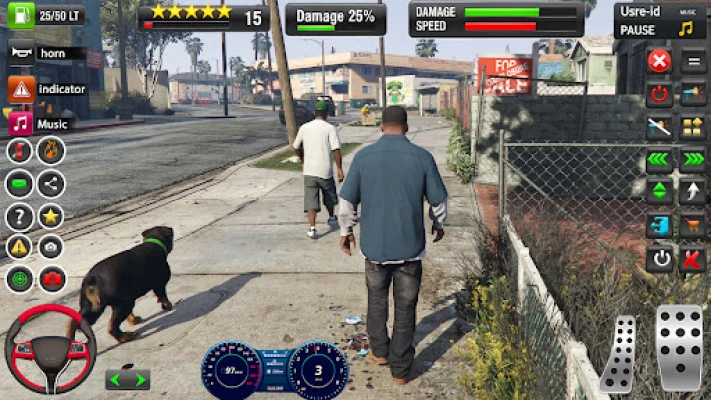Activate the green radar icon
The height and width of the screenshot is (400, 711).
click(19, 279)
